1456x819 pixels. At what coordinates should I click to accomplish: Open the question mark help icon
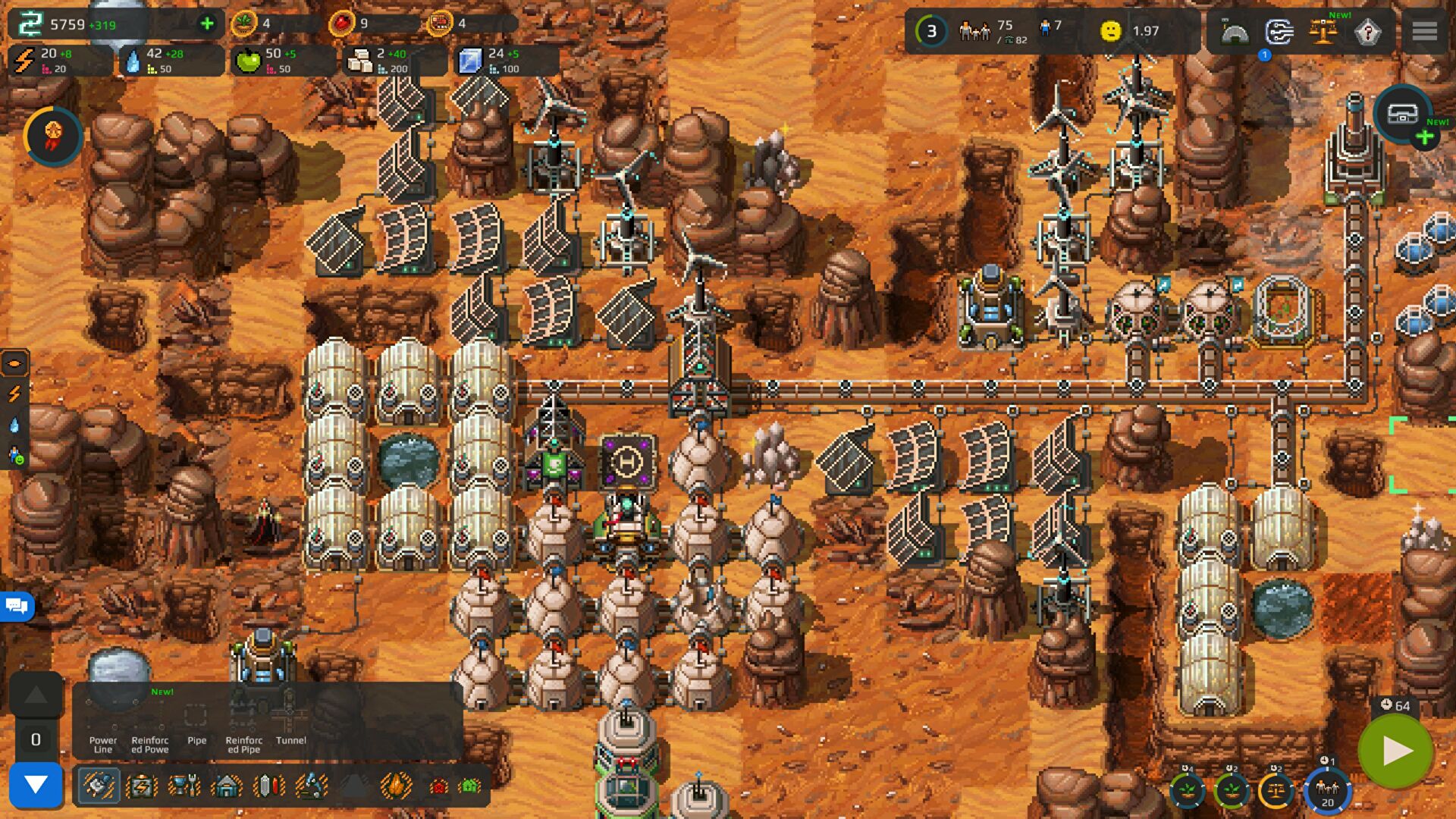(x=1367, y=32)
